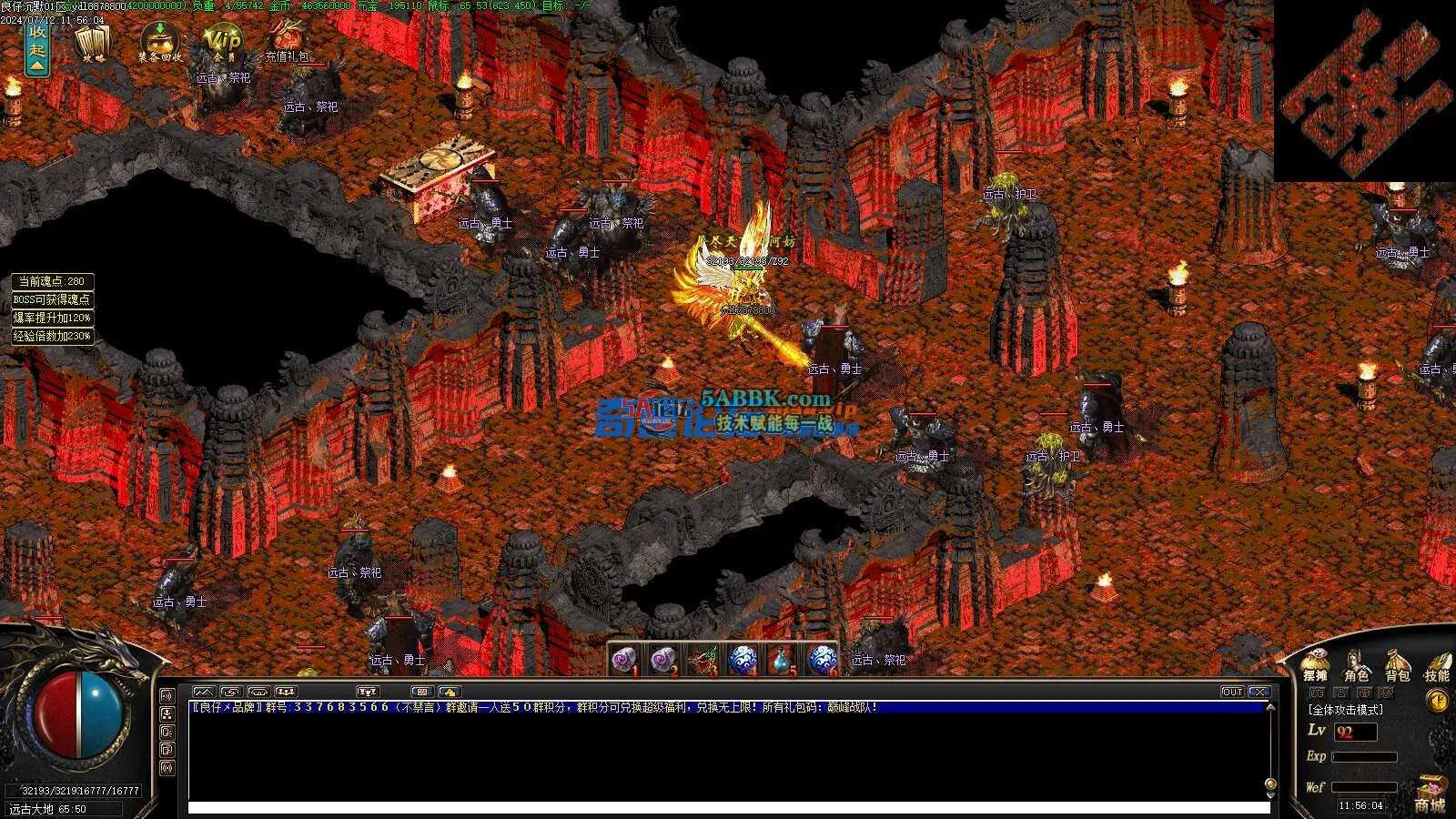The width and height of the screenshot is (1456, 819).
Task: Click the OUT button above the chat
Action: 1232,692
